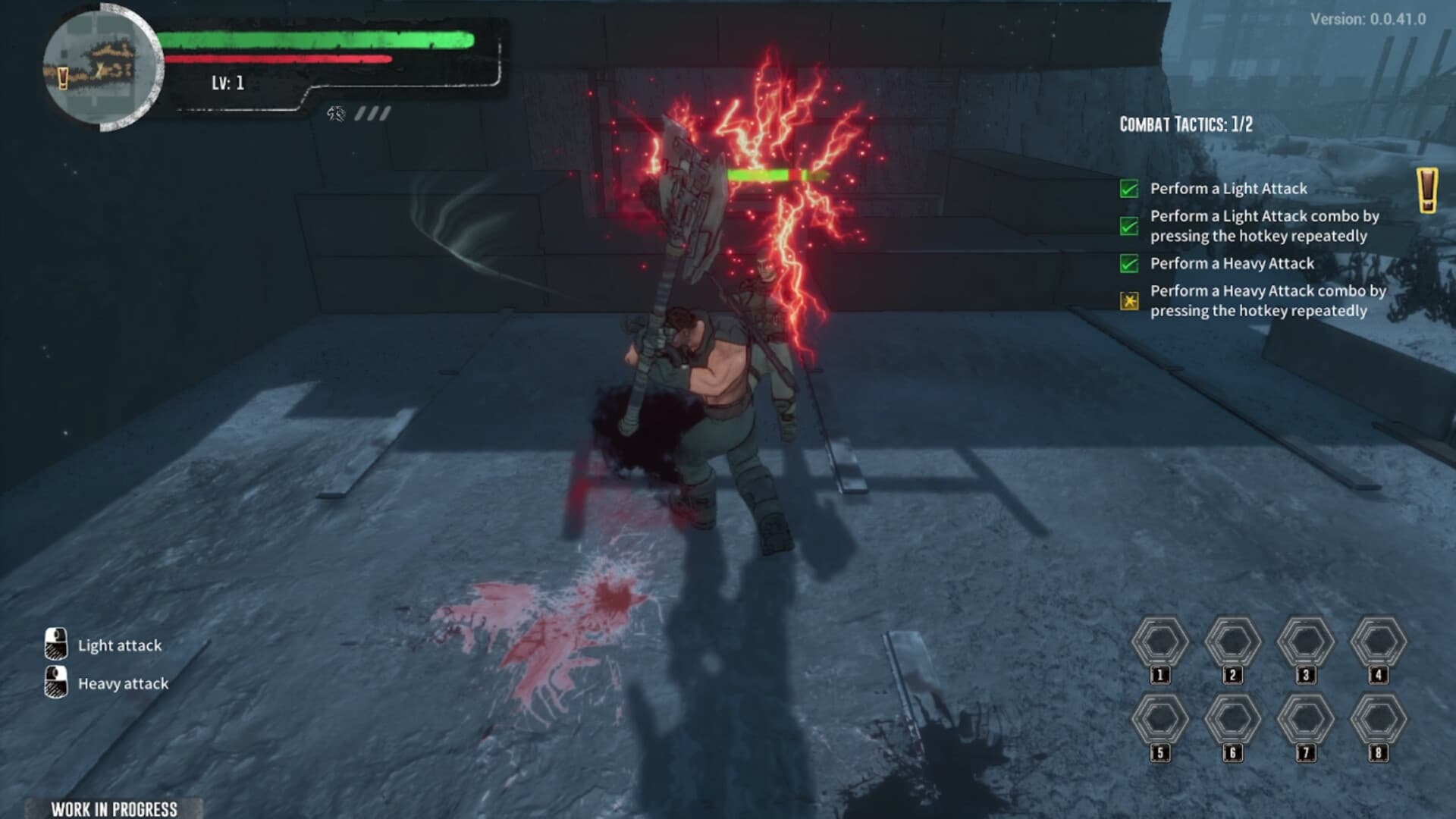1456x819 pixels.
Task: Toggle the Perform a Heavy Attack checkbox
Action: 1131,260
